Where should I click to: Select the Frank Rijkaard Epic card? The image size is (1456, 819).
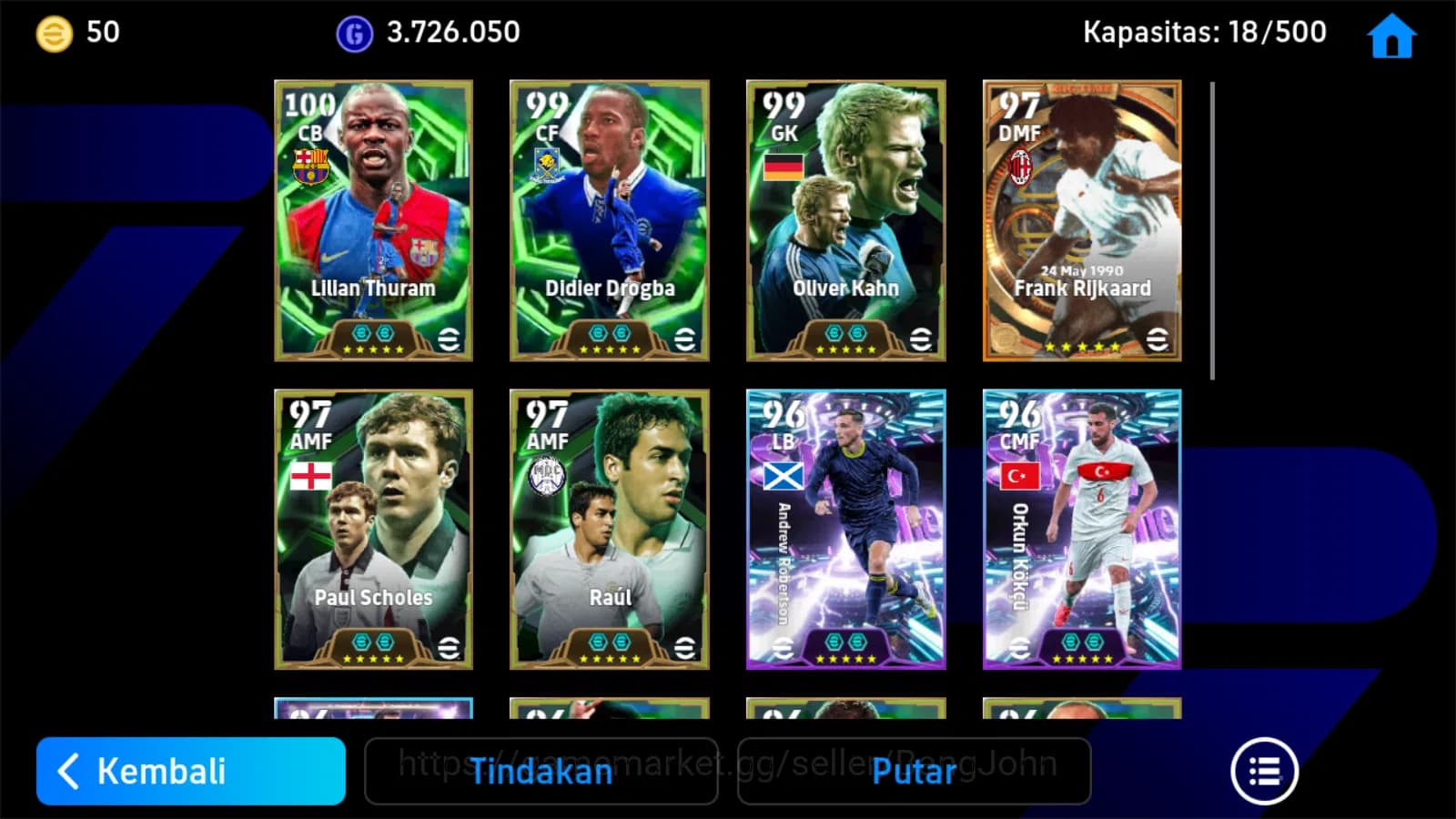(x=1081, y=218)
